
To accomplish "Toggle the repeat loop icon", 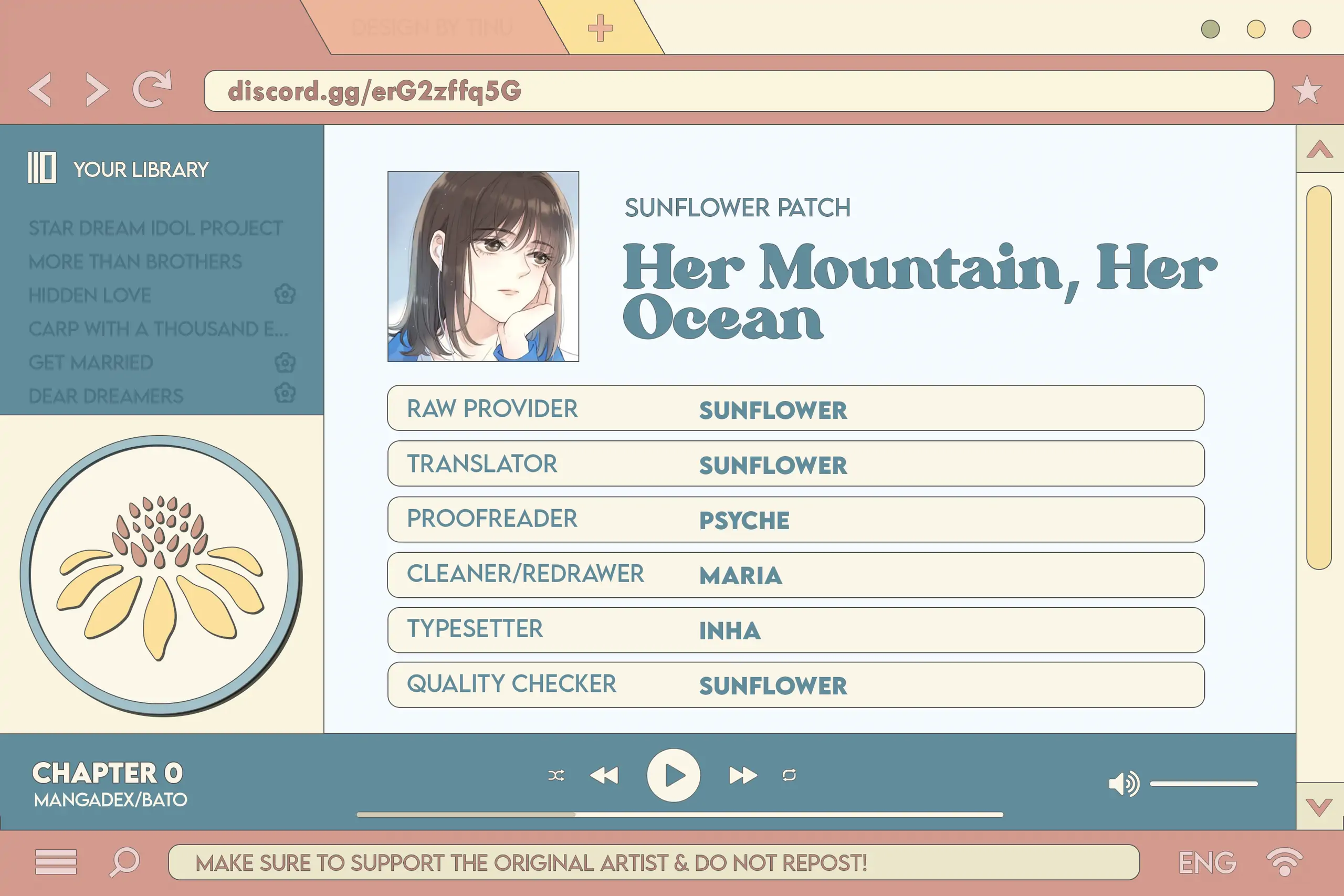I will tap(789, 775).
